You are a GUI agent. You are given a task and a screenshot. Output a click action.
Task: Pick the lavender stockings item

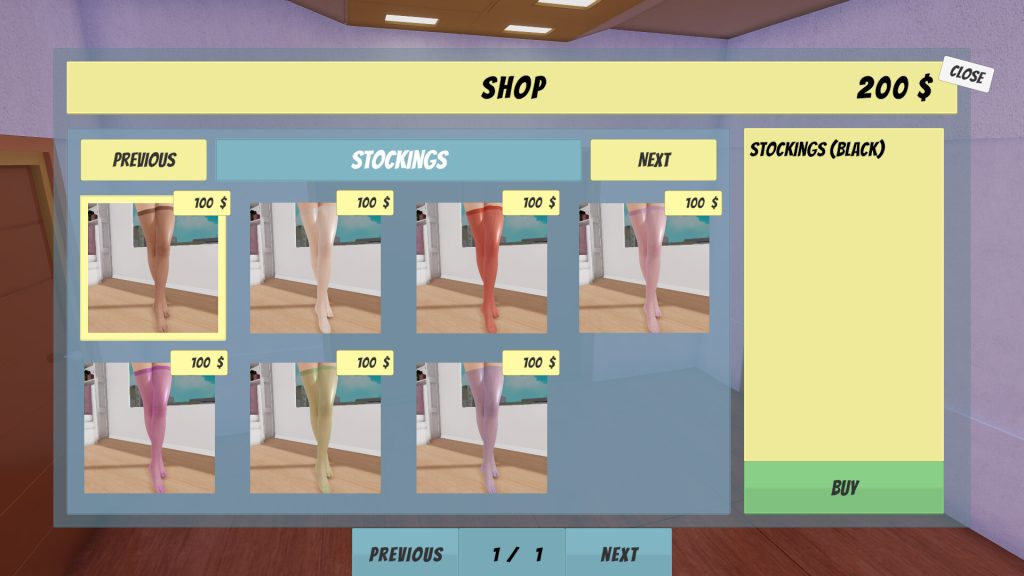481,428
